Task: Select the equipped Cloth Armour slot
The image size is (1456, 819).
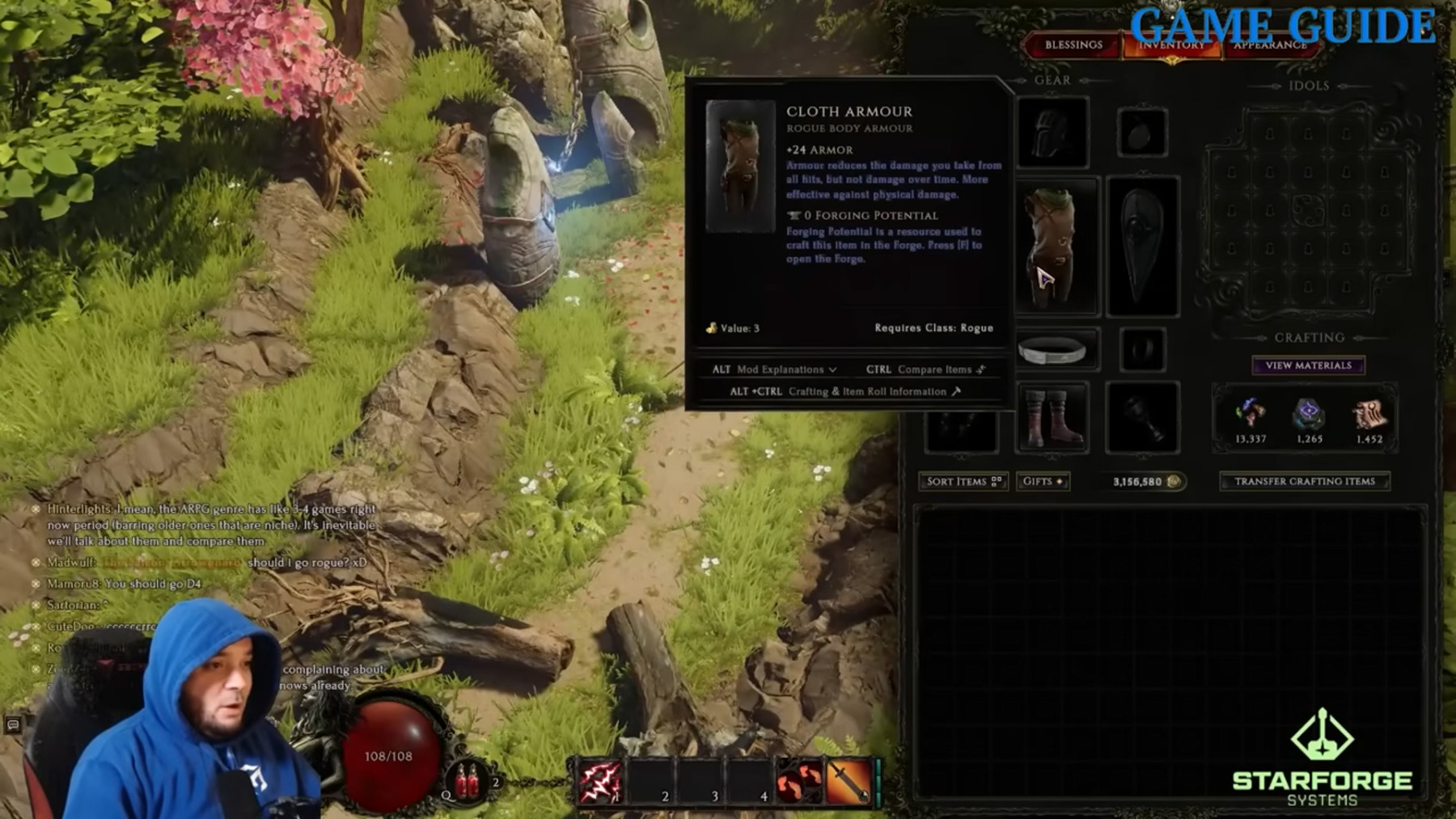Action: [1056, 245]
